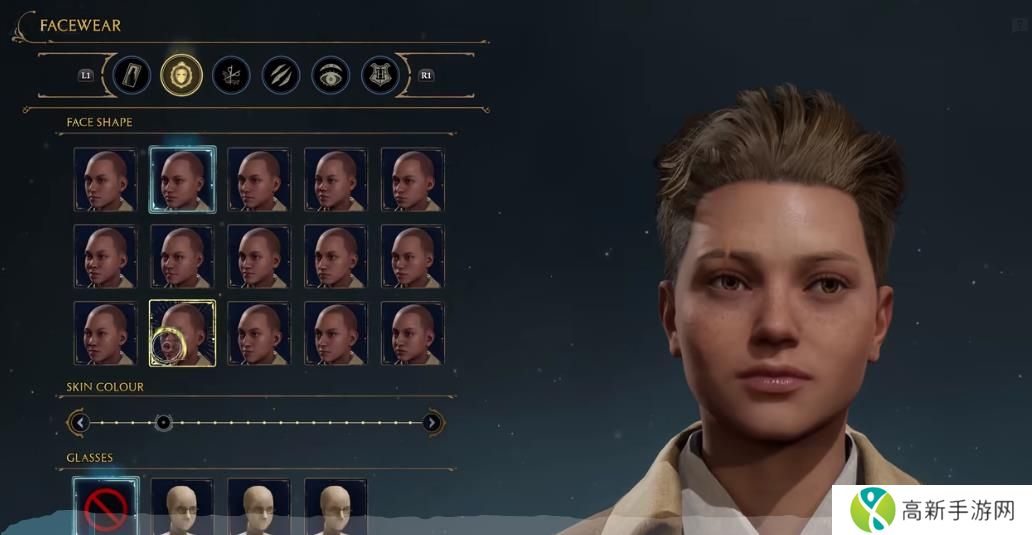
Task: Click the skin colour slider handle
Action: tap(164, 423)
